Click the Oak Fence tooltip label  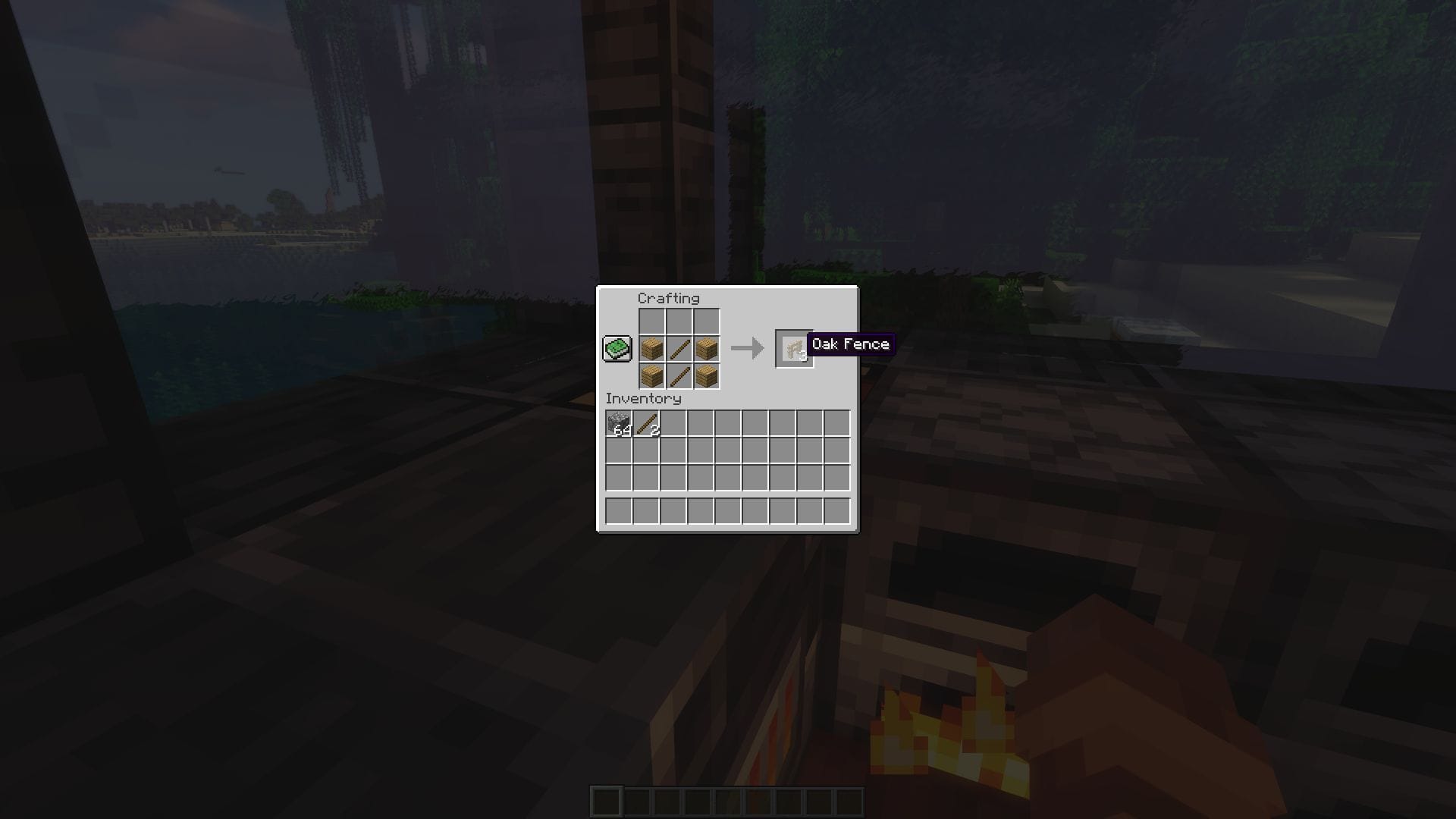pyautogui.click(x=851, y=344)
